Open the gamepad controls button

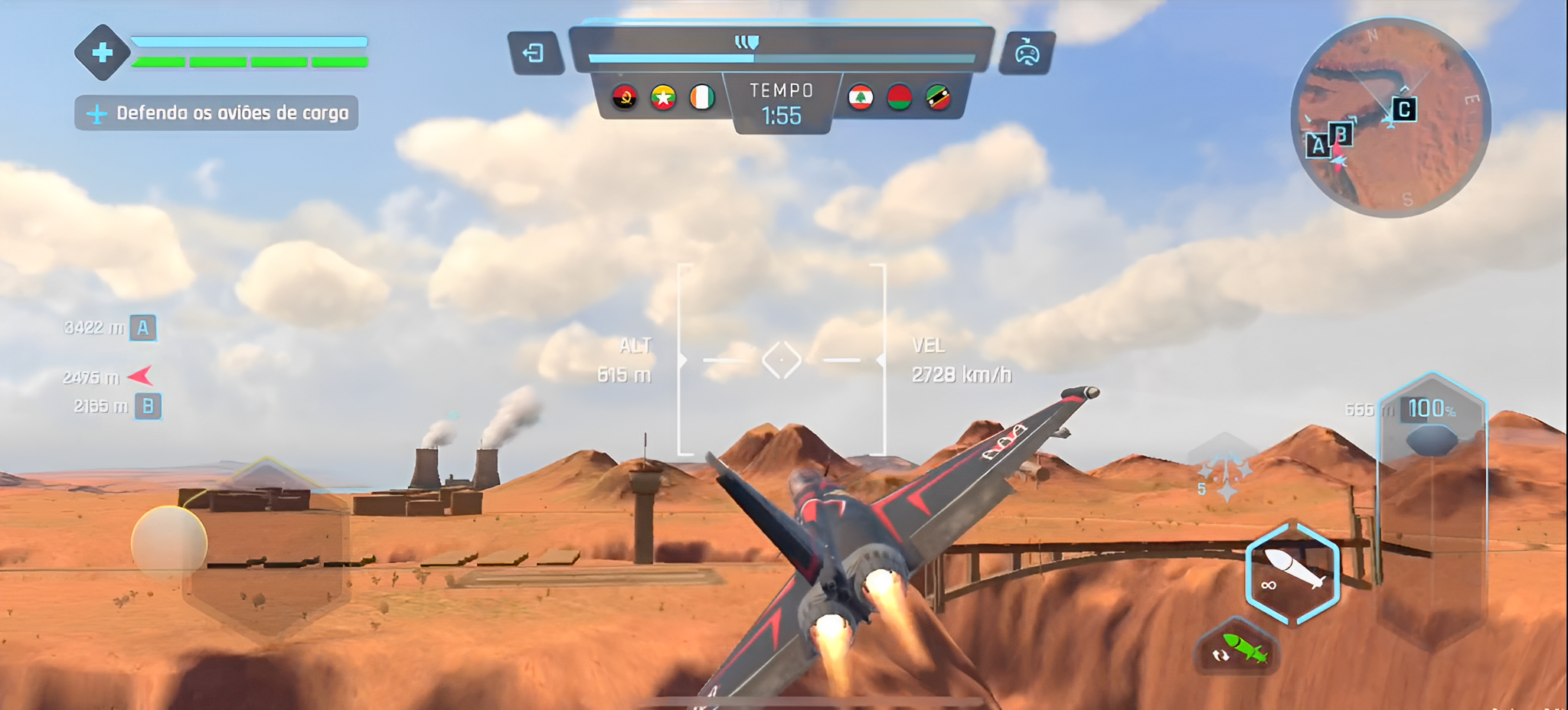tap(1027, 53)
